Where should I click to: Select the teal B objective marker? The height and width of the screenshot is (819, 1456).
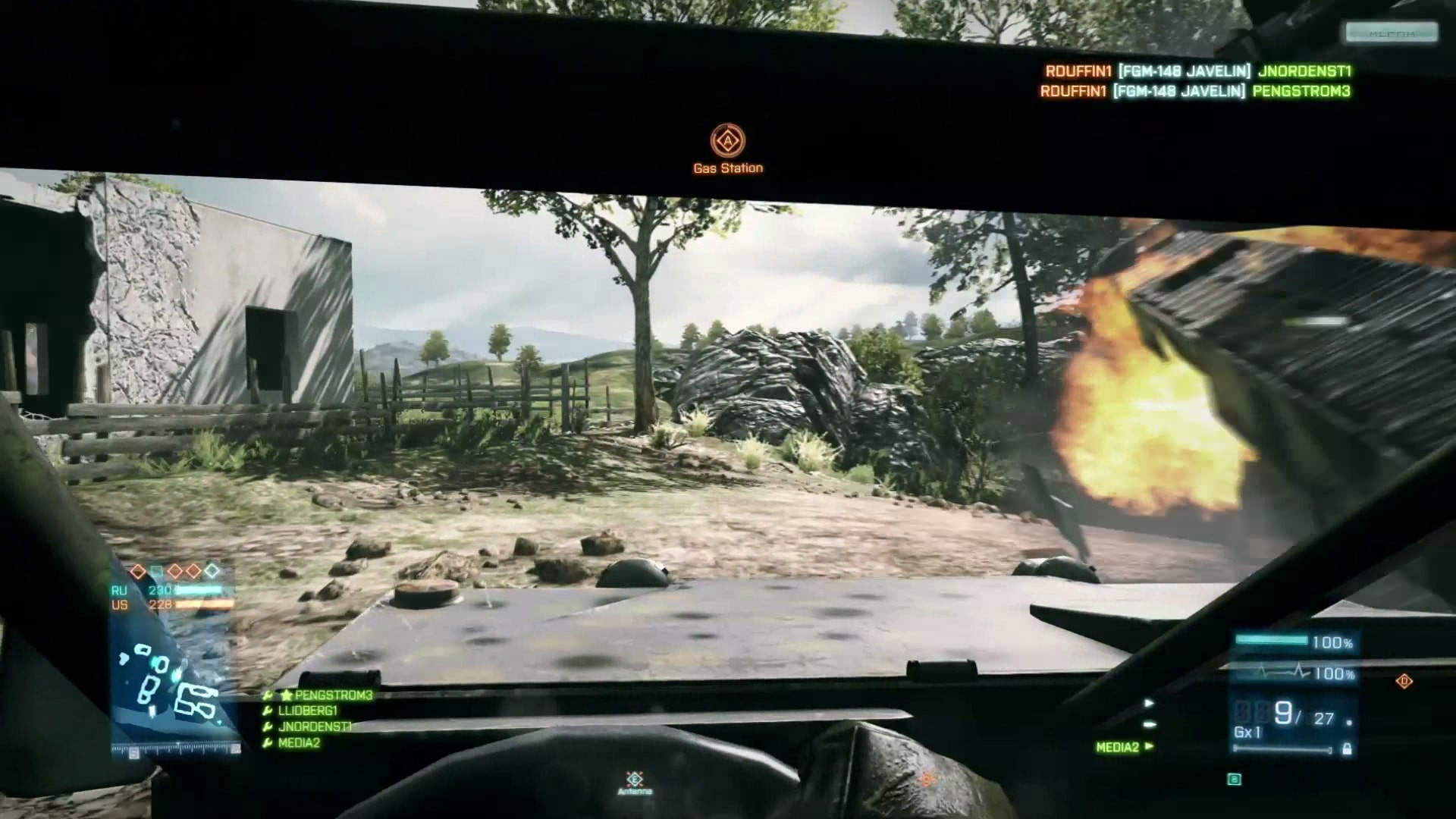pyautogui.click(x=1235, y=779)
